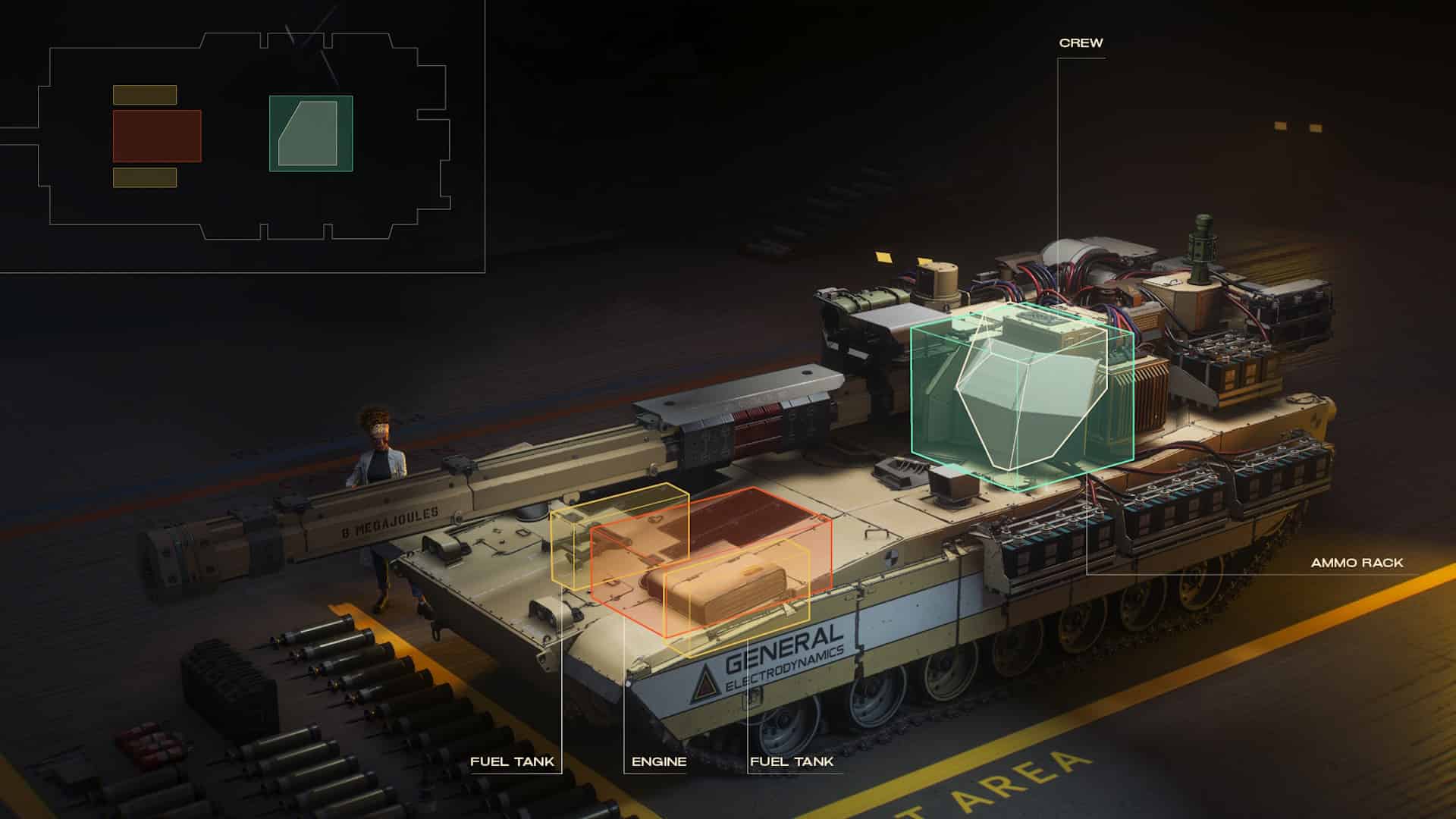1456x819 pixels.
Task: Click the green crew compartment in schematic
Action: click(311, 133)
